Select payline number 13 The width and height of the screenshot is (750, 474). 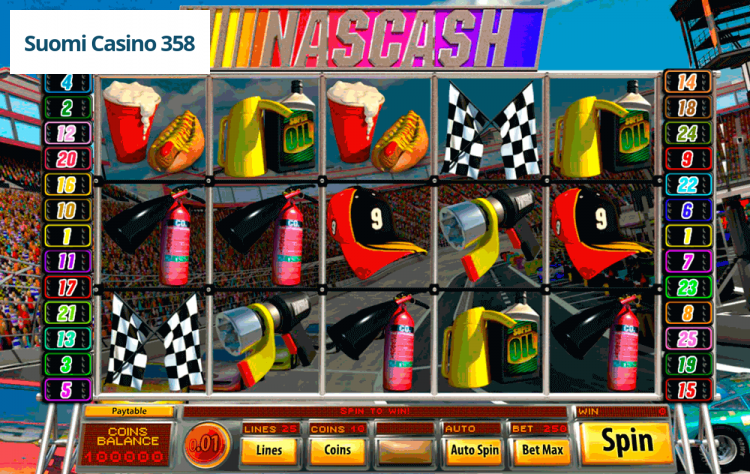pos(68,339)
